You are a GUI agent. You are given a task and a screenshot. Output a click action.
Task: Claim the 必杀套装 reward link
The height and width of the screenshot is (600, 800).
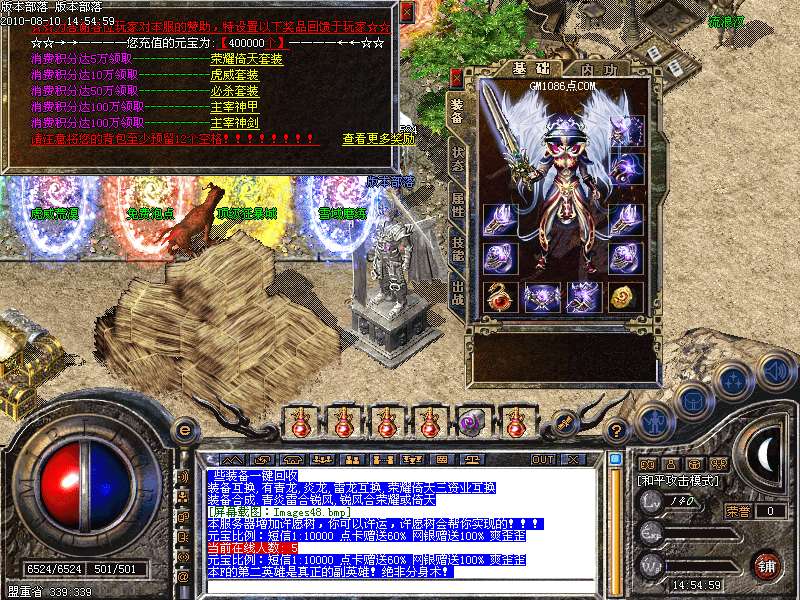[x=235, y=91]
